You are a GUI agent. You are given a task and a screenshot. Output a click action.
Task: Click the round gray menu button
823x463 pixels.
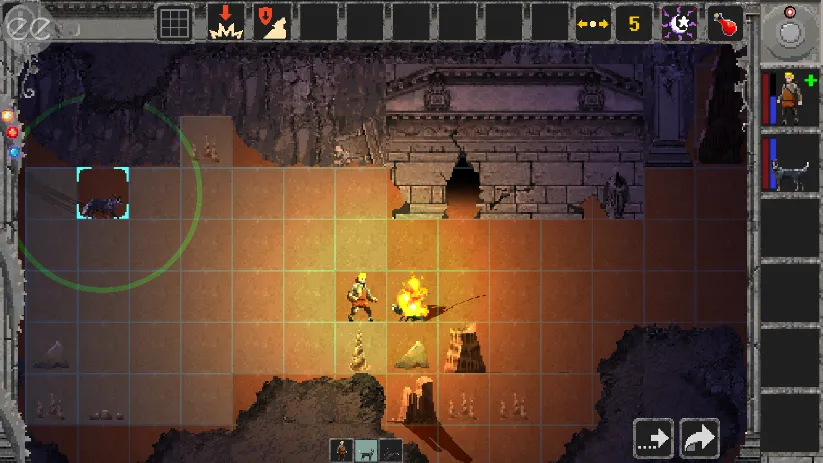[x=790, y=31]
